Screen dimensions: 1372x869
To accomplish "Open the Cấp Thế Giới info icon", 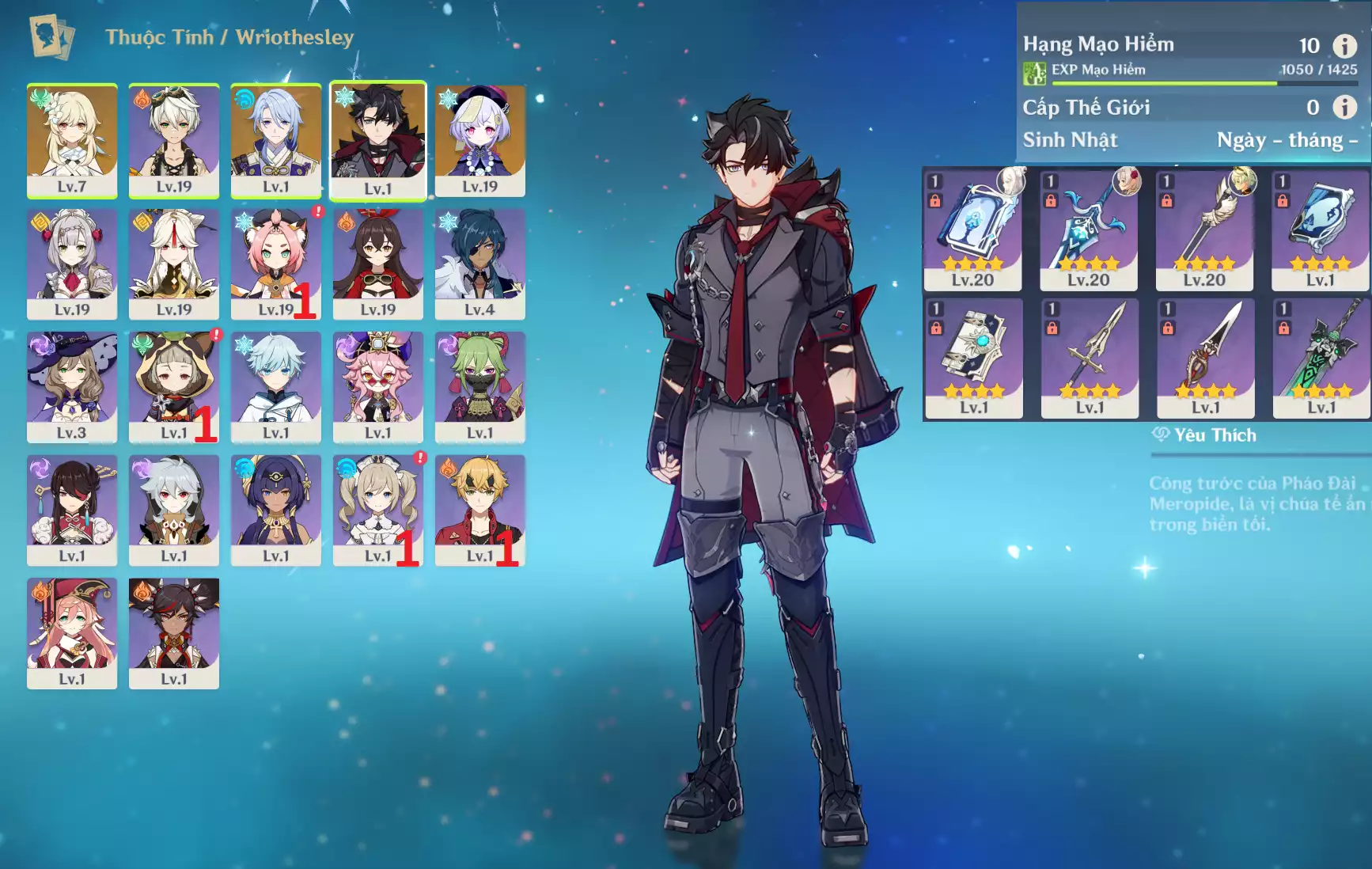I will pyautogui.click(x=1344, y=107).
